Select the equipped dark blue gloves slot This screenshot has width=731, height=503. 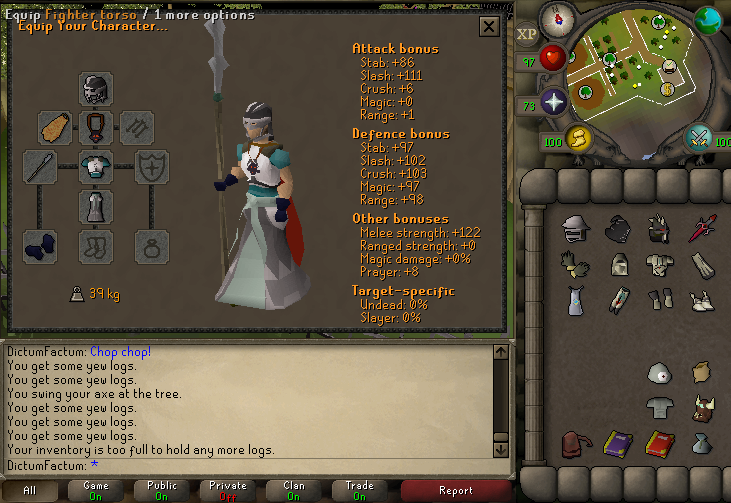[x=40, y=246]
